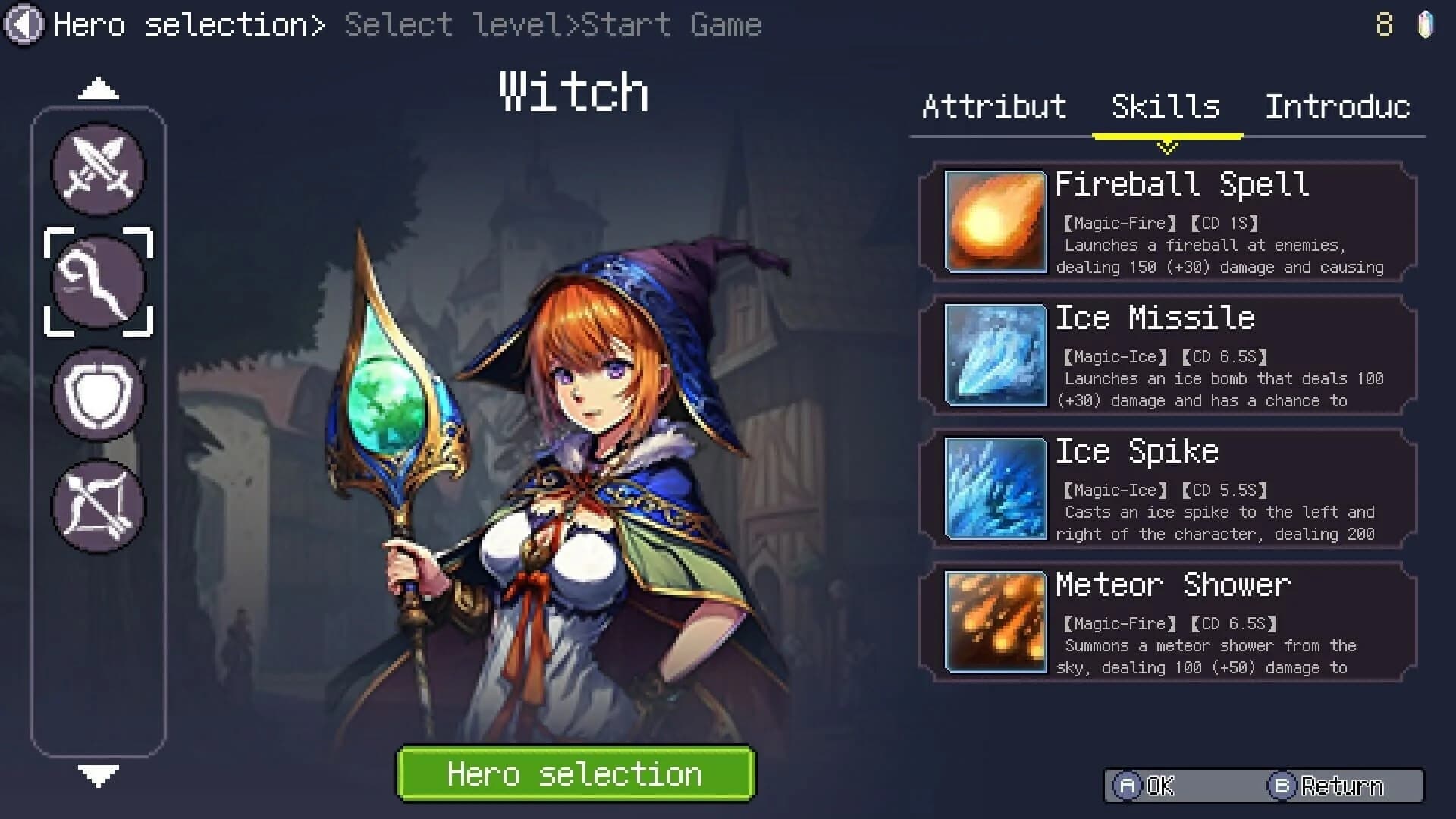
Task: Open the Ice Missile skill icon
Action: 994,353
